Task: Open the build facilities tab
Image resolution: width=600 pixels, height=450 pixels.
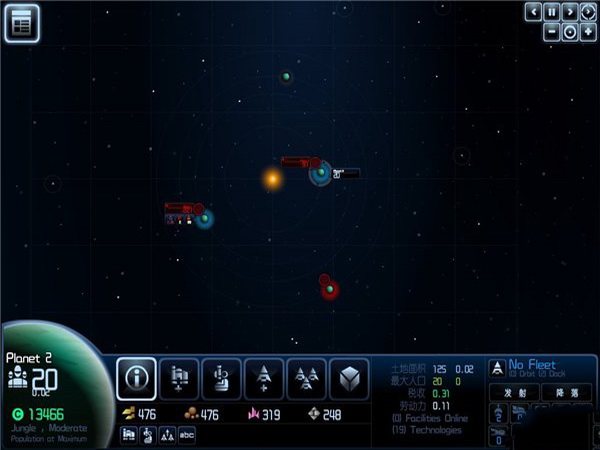Action: click(179, 379)
